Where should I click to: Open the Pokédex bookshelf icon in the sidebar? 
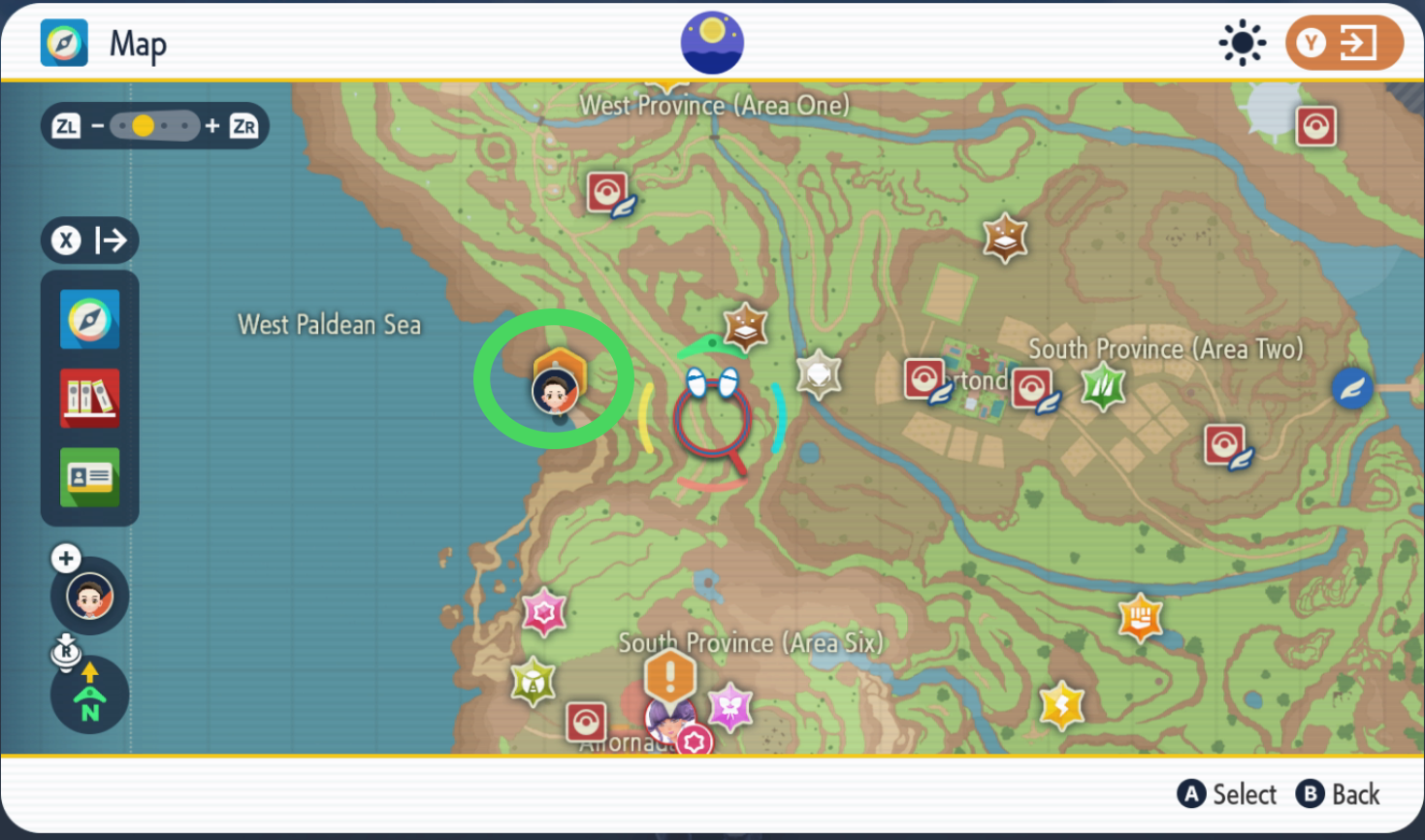(x=89, y=399)
